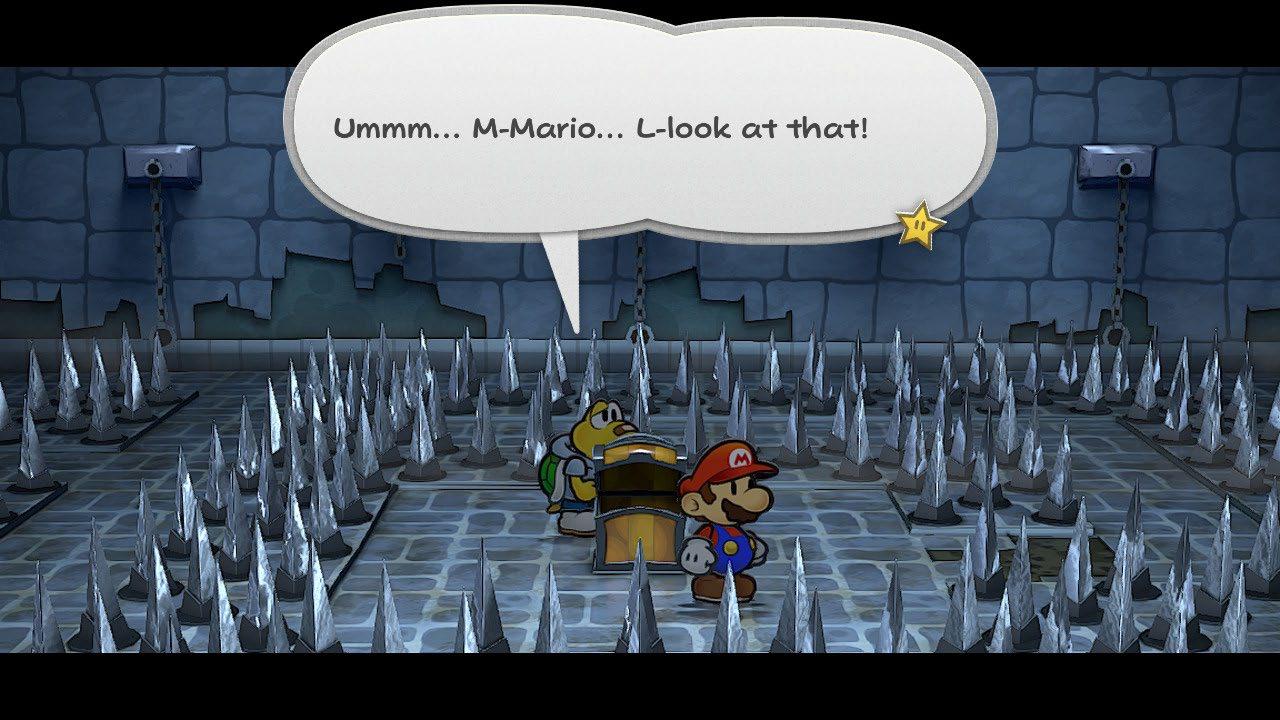Advance dialogue with the star continue icon
Screen dimensions: 1280x720
(920, 225)
